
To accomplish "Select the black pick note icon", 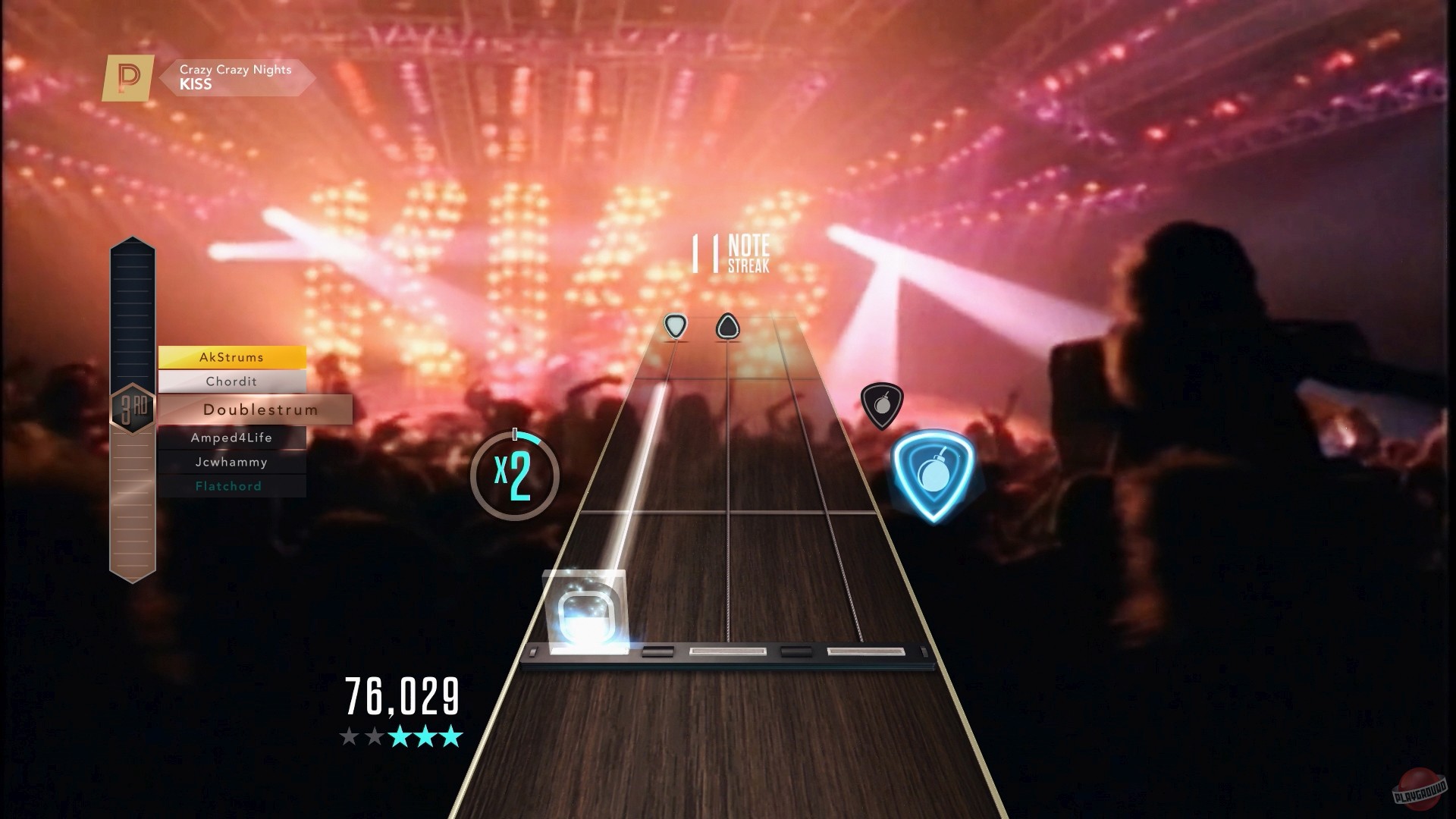I will 726,325.
